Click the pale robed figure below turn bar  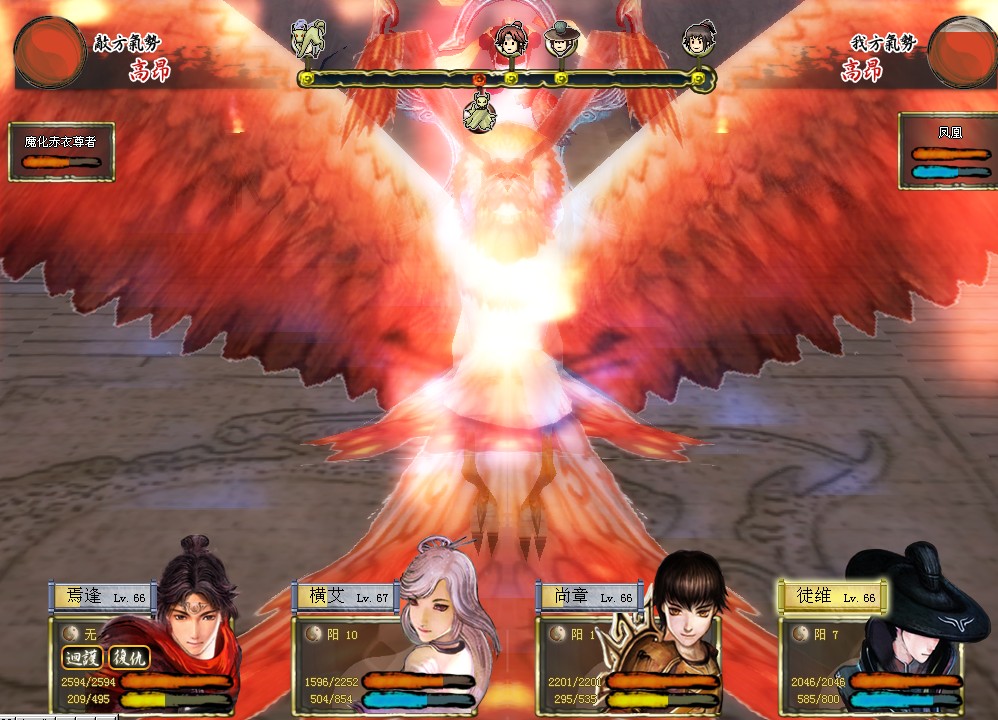click(480, 109)
